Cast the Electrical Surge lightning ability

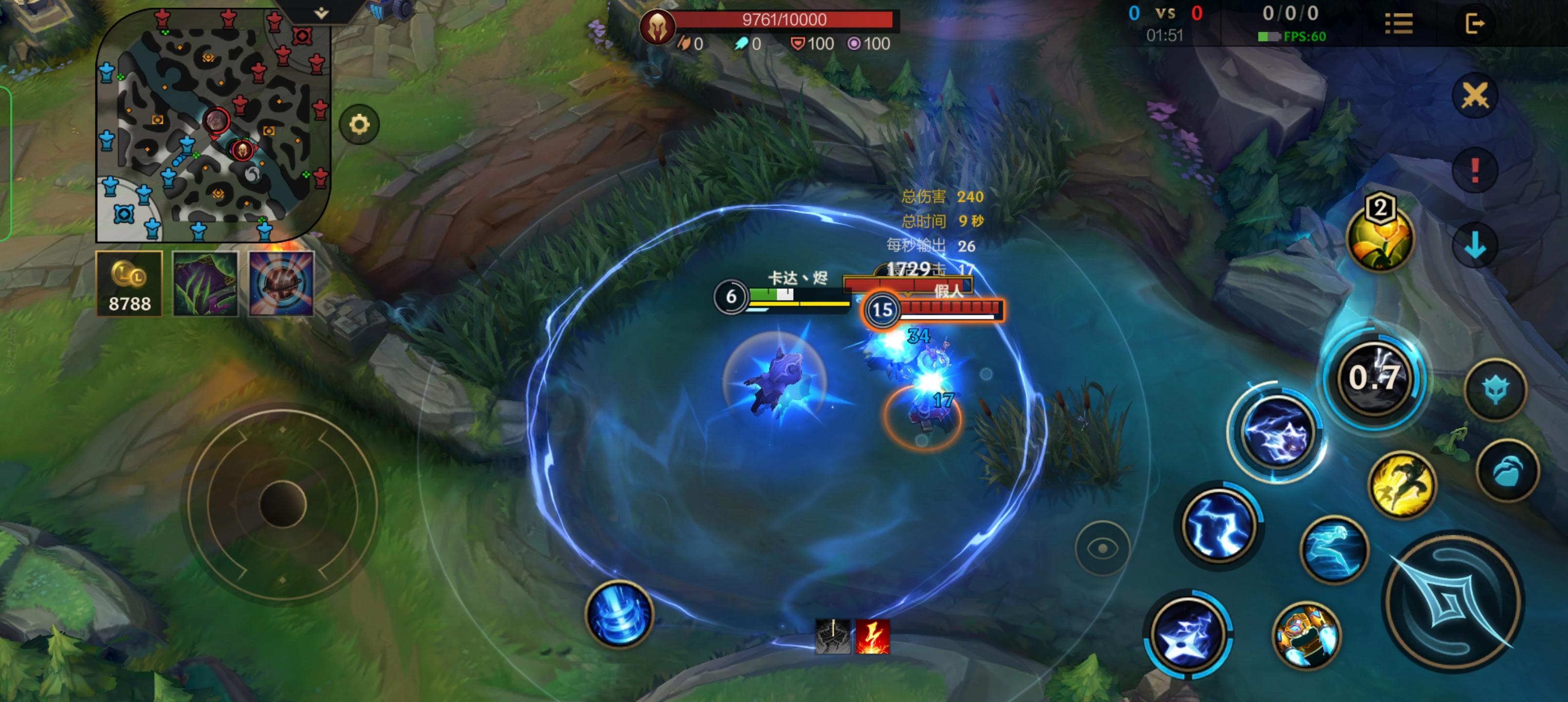click(x=1218, y=526)
